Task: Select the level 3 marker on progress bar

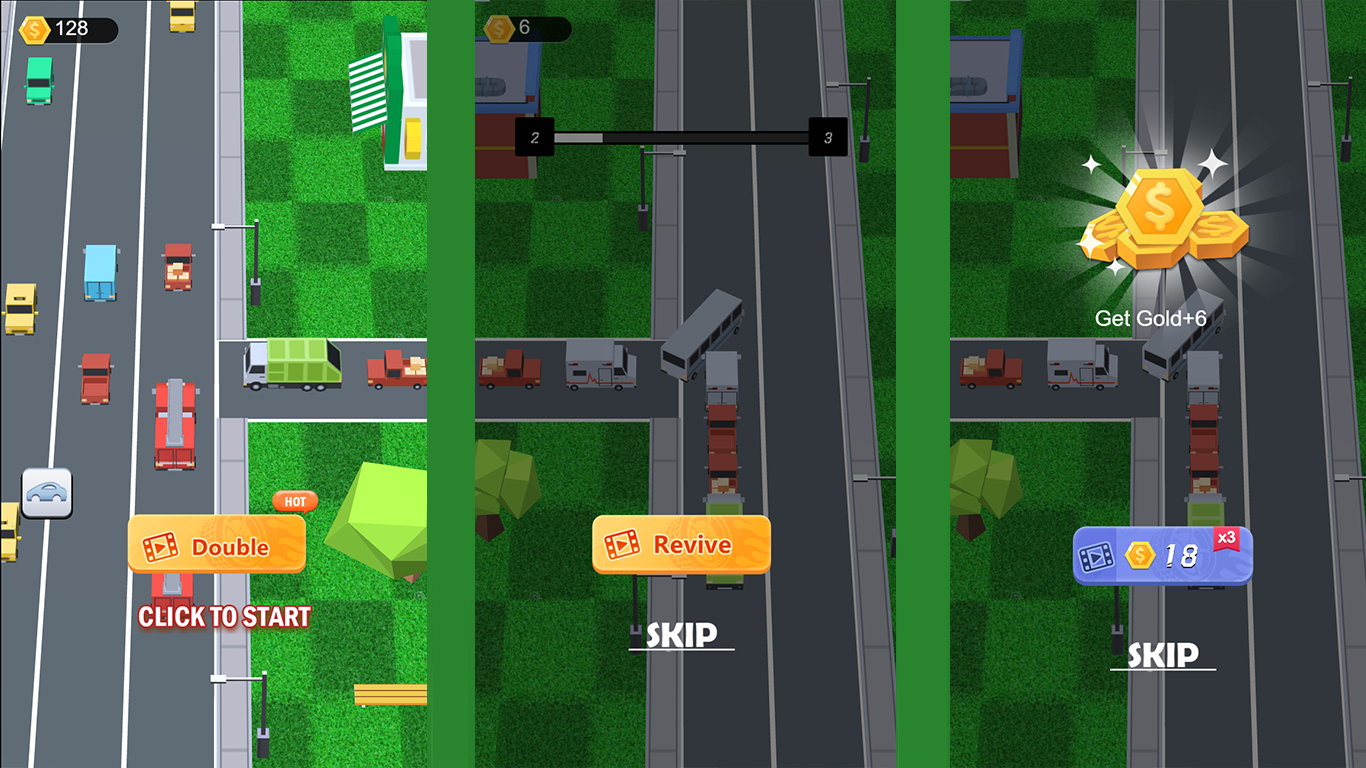Action: click(827, 138)
